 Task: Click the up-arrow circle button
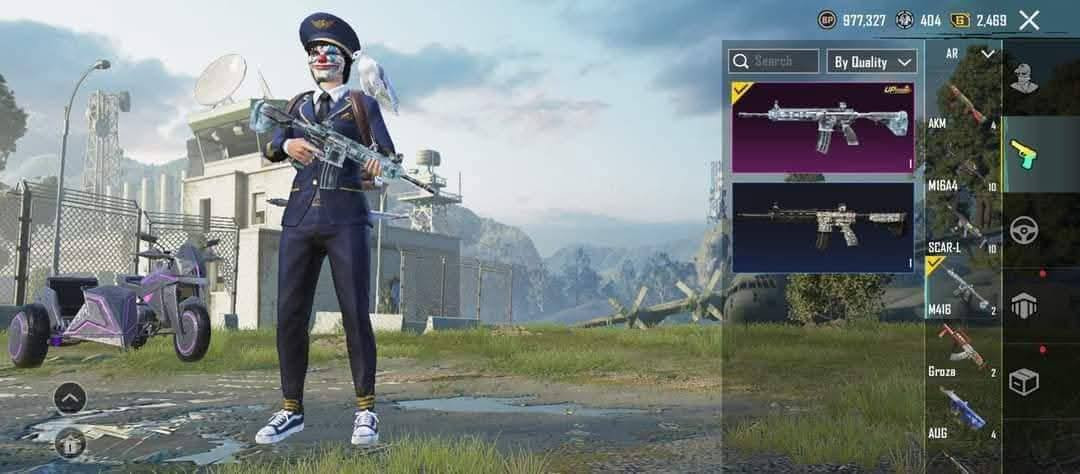point(70,399)
